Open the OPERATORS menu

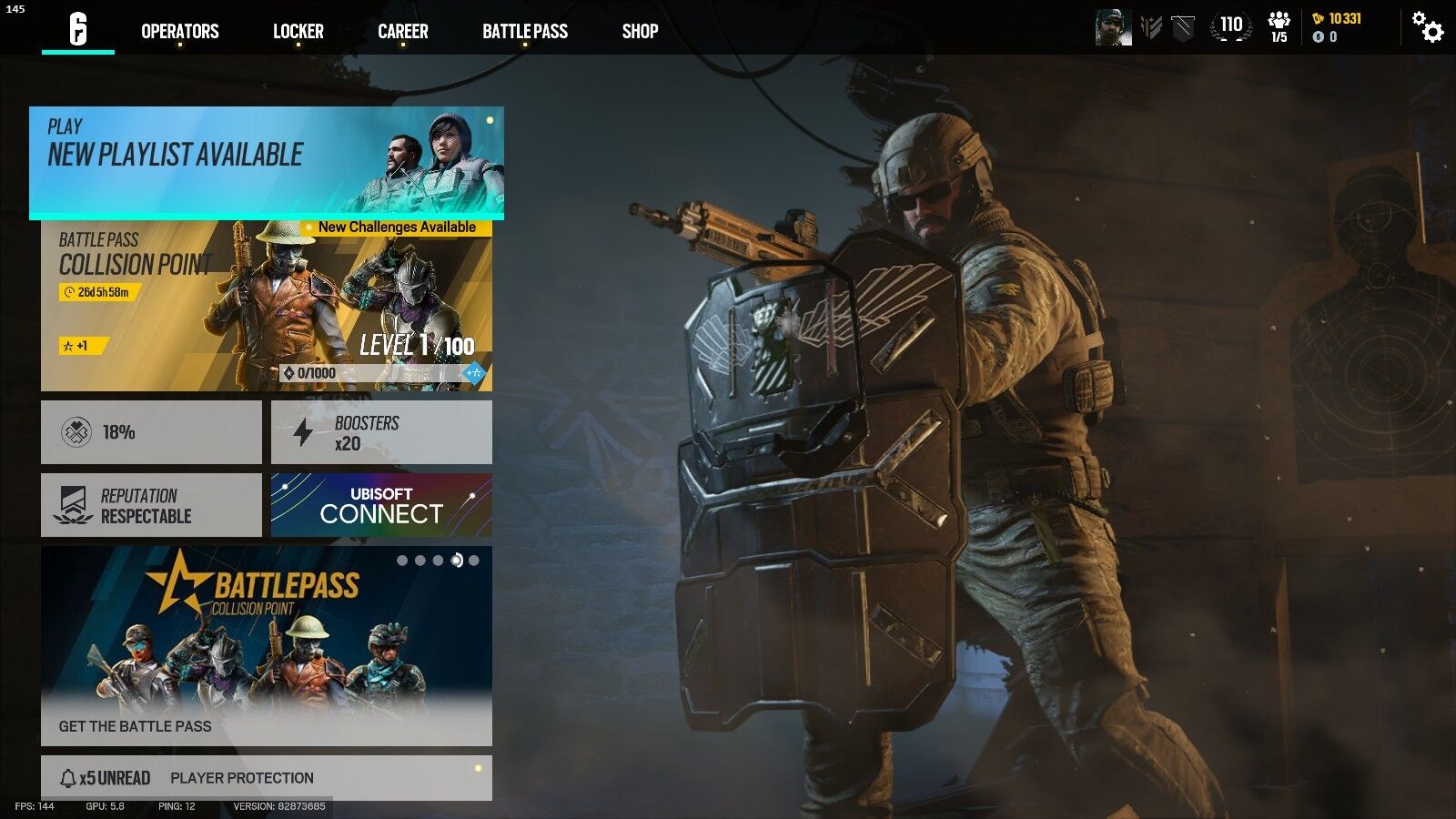tap(178, 31)
